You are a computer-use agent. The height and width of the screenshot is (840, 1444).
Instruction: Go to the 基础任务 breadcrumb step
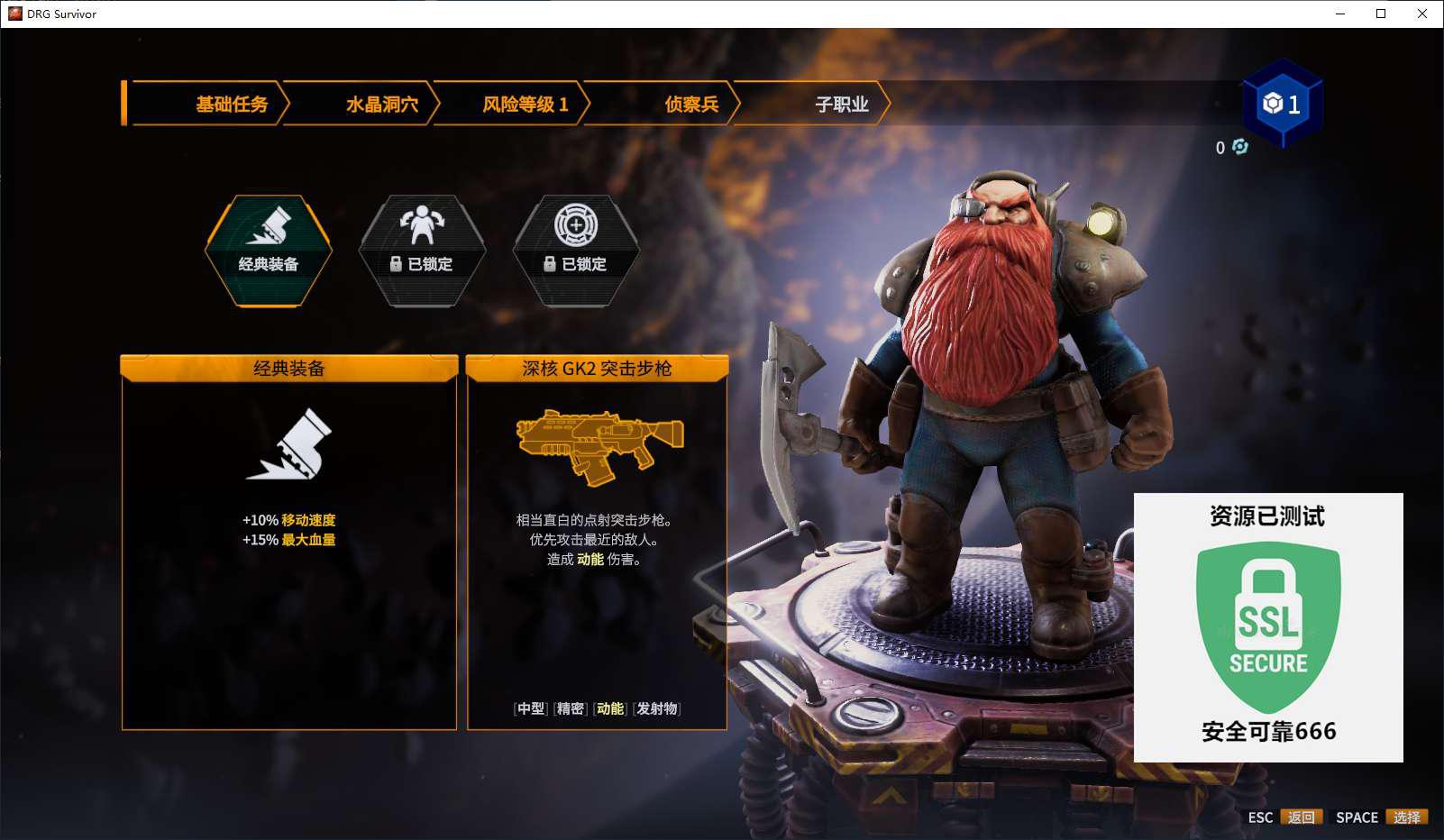click(x=232, y=105)
